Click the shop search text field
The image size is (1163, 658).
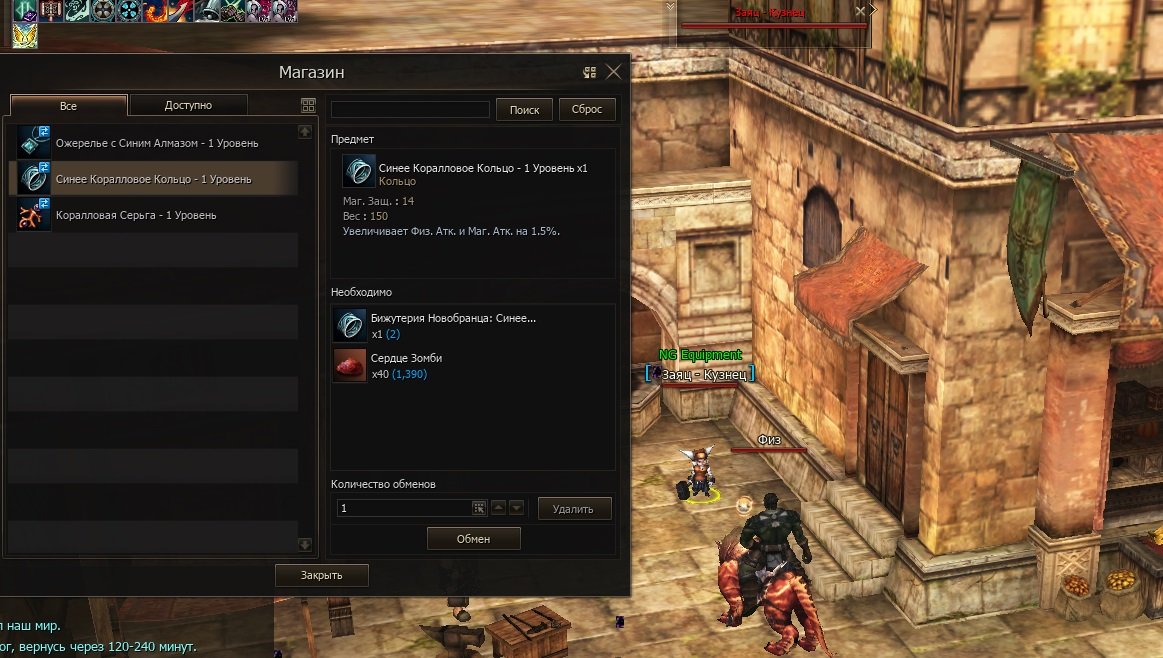click(410, 110)
